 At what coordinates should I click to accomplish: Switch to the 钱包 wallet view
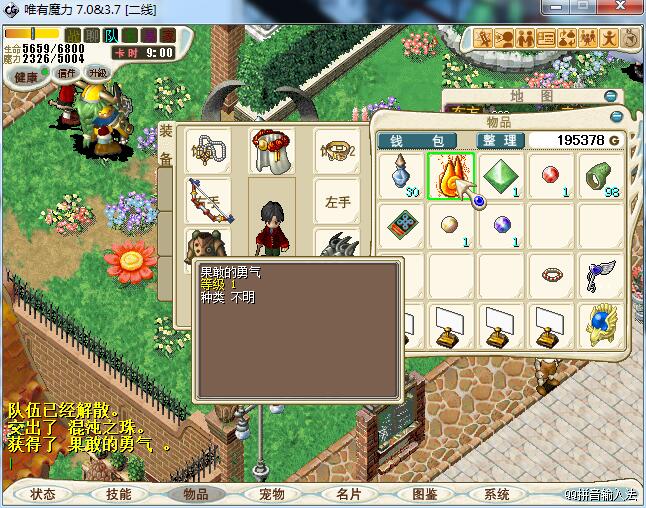(417, 141)
